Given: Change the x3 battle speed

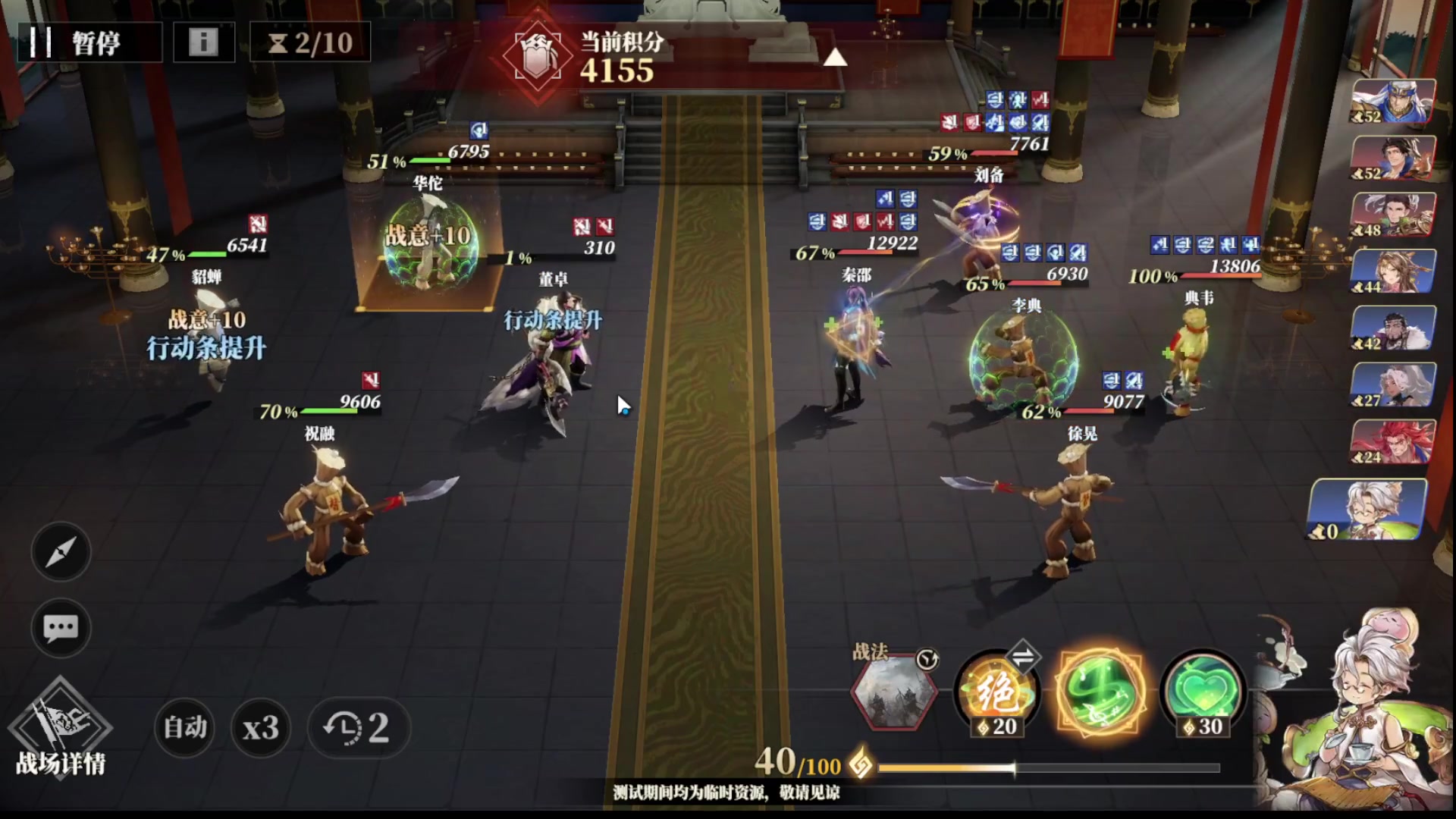Looking at the screenshot, I should coord(260,728).
